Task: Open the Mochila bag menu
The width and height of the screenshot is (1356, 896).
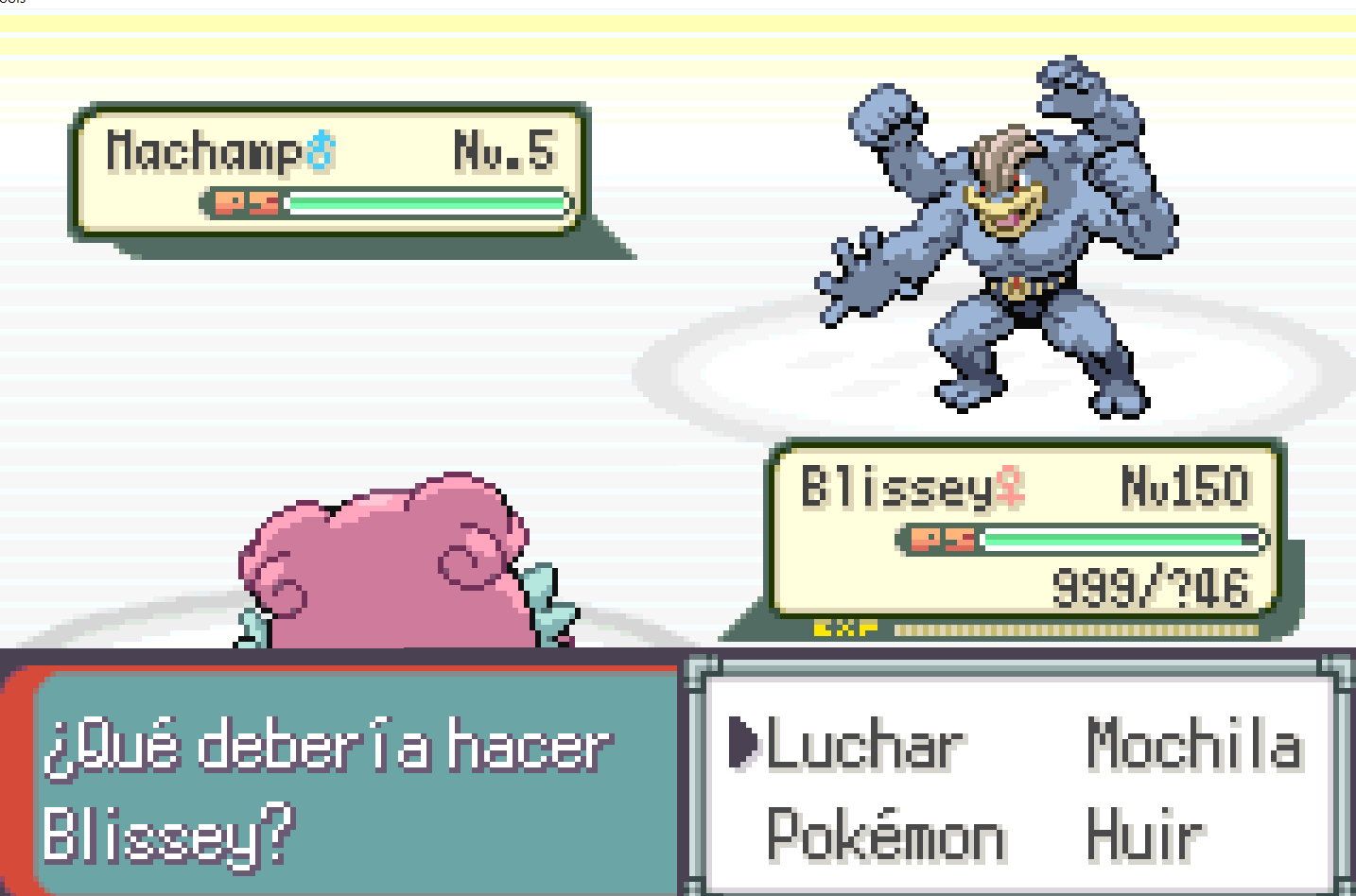Action: click(1194, 744)
